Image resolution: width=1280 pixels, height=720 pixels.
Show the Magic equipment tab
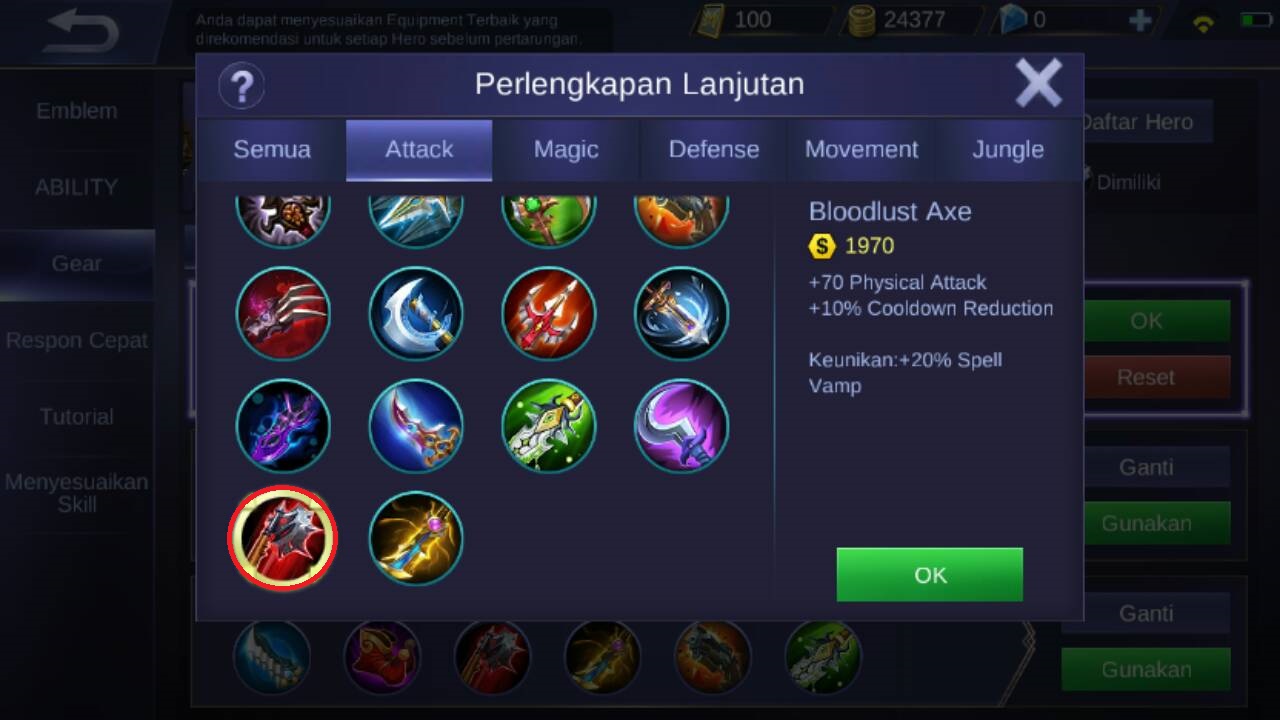[x=566, y=150]
